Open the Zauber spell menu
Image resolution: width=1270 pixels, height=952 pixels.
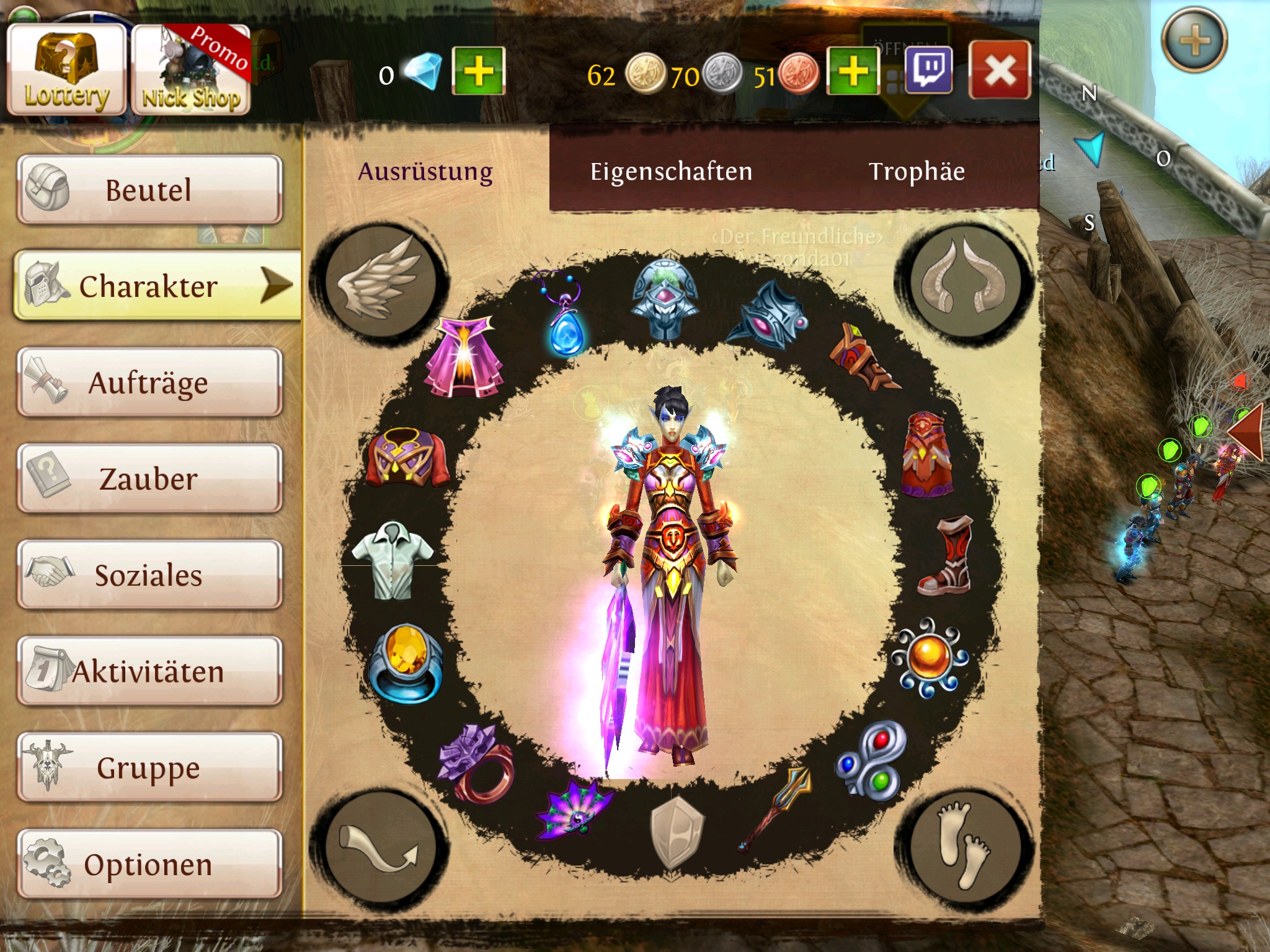[149, 478]
